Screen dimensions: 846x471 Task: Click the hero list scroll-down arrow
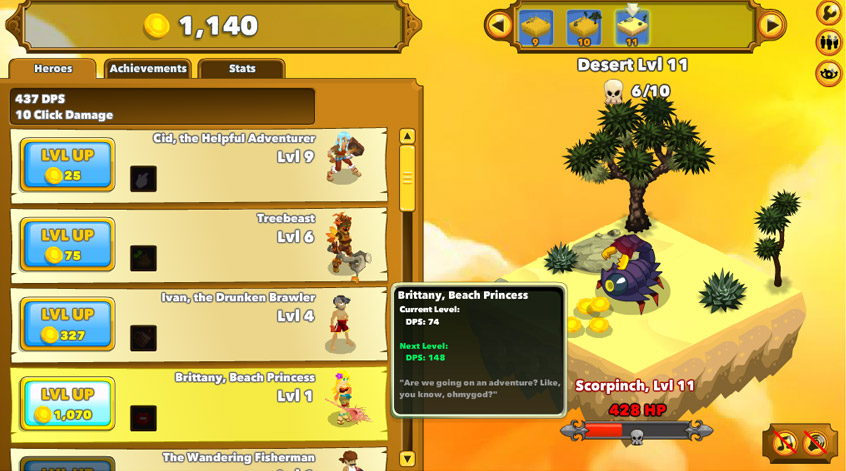point(407,459)
